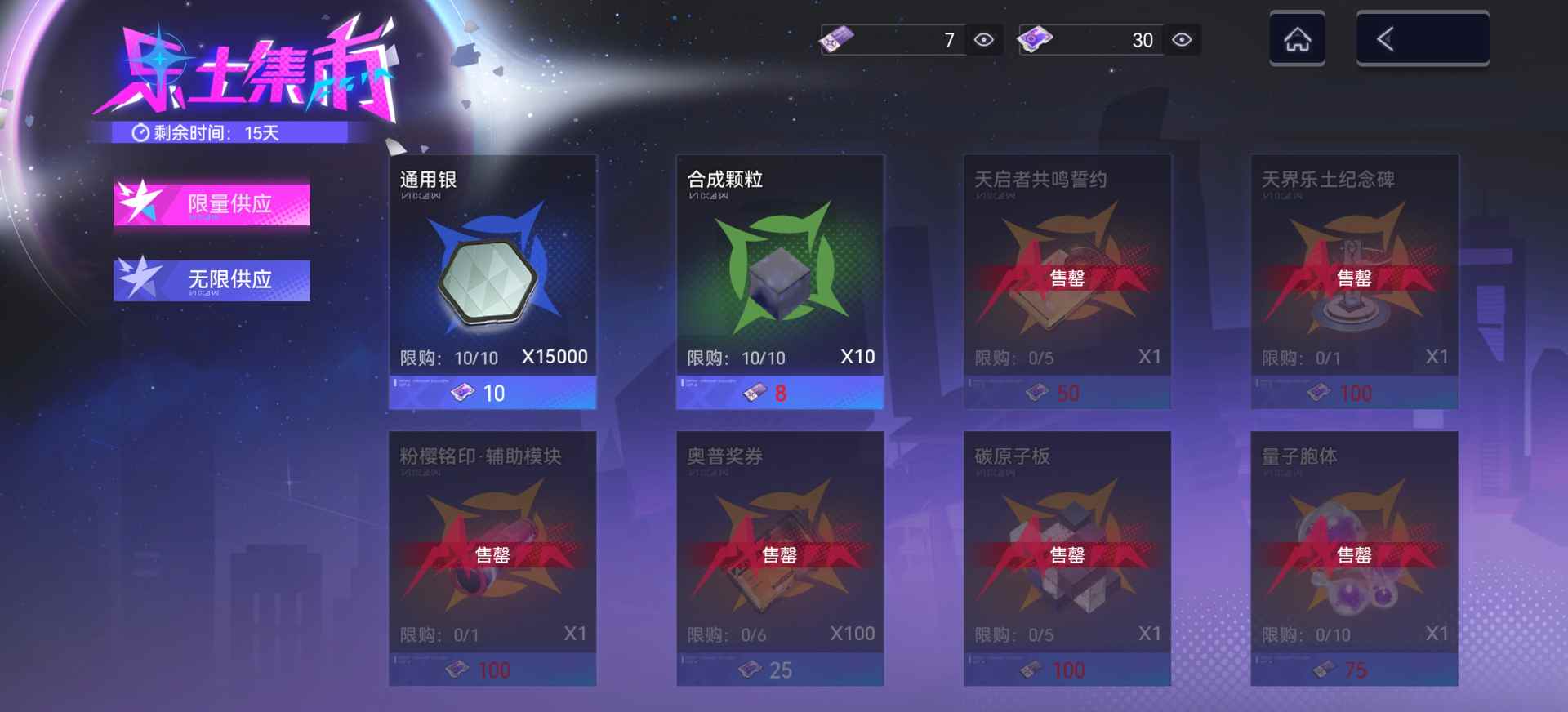1568x712 pixels.
Task: Expand the 无限供应 category panel
Action: pyautogui.click(x=212, y=278)
